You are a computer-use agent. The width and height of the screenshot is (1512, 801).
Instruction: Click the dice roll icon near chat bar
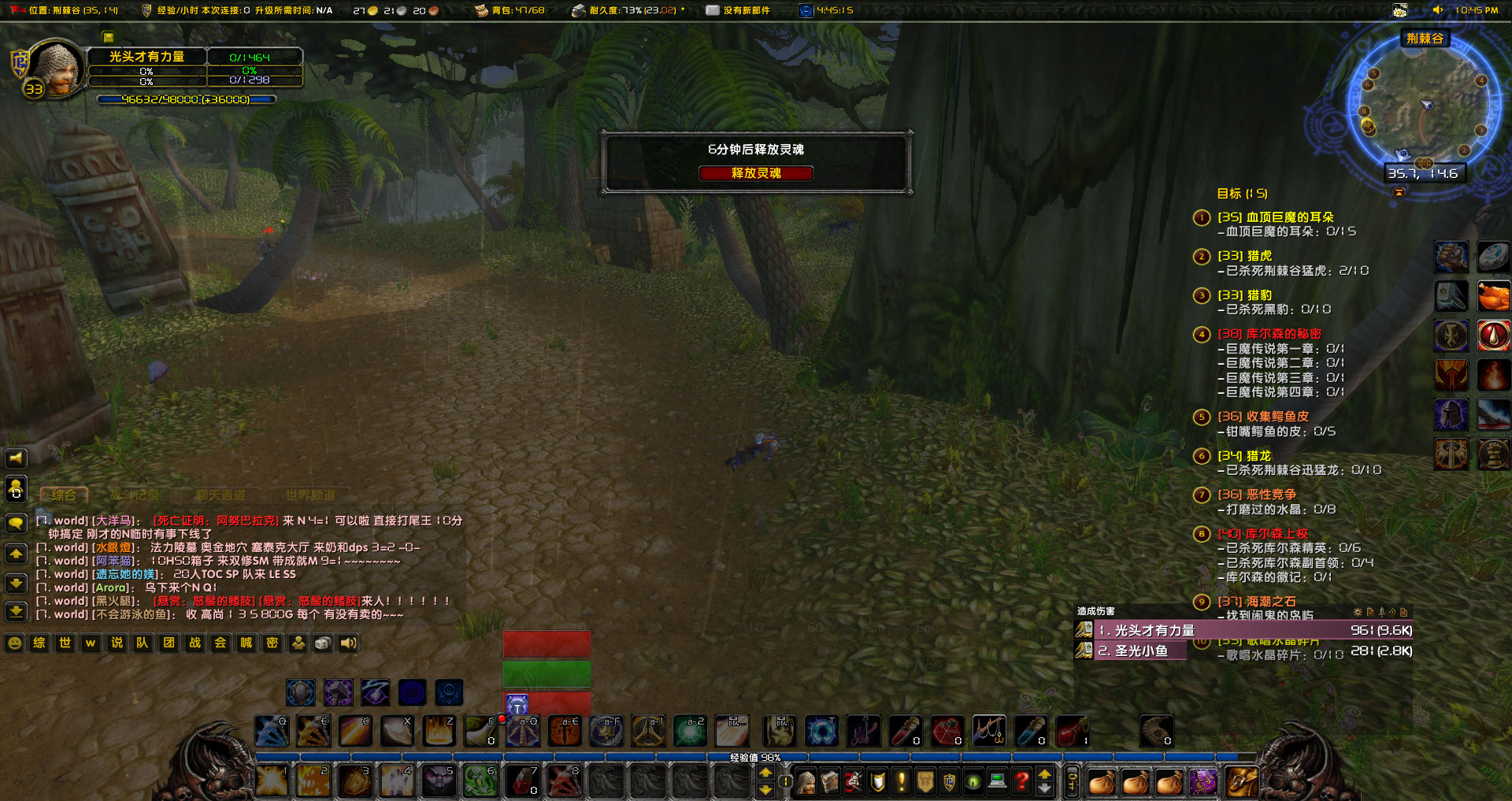point(323,643)
